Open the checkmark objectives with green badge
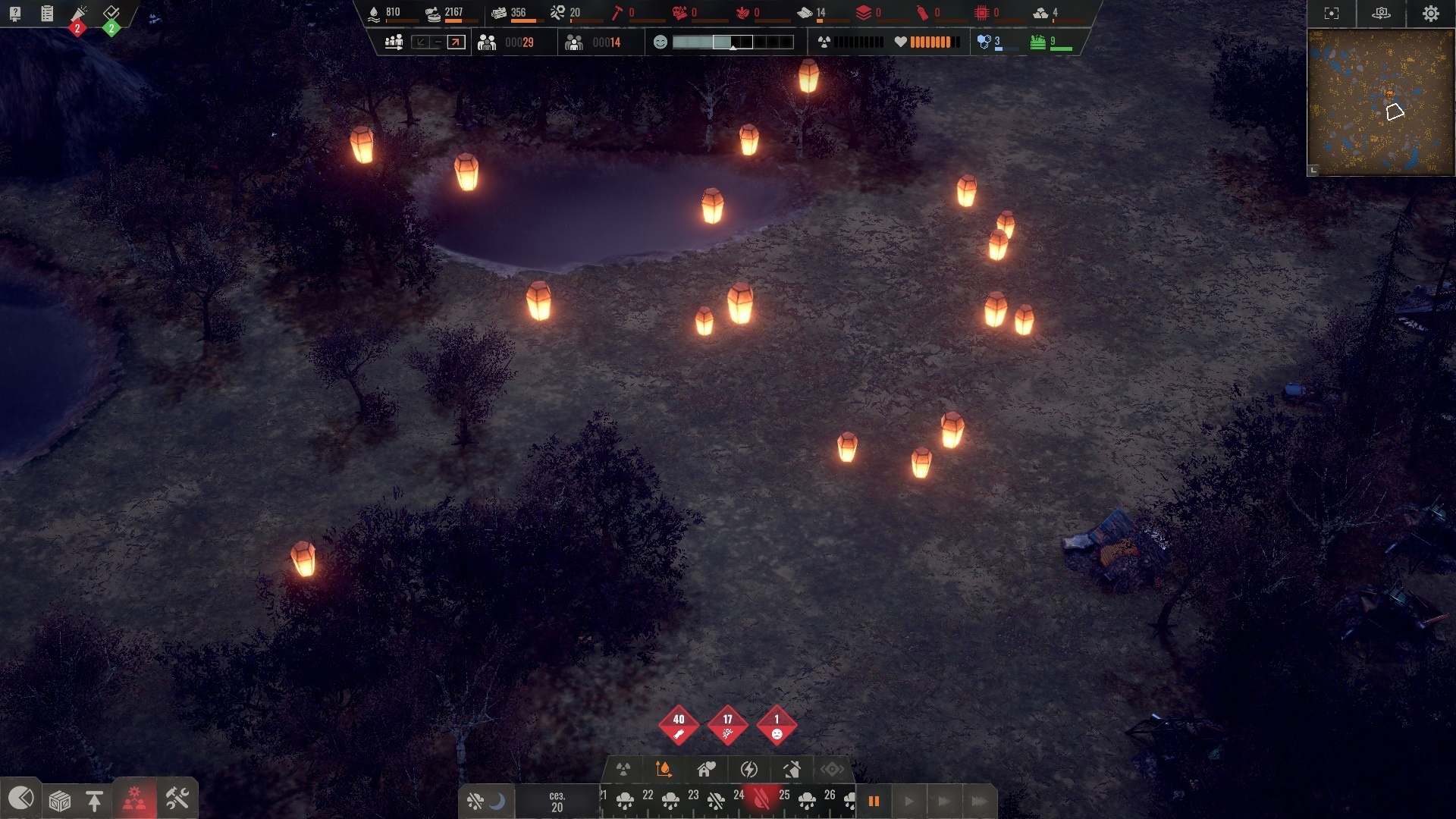Screen dimensions: 1456x819 [x=111, y=14]
